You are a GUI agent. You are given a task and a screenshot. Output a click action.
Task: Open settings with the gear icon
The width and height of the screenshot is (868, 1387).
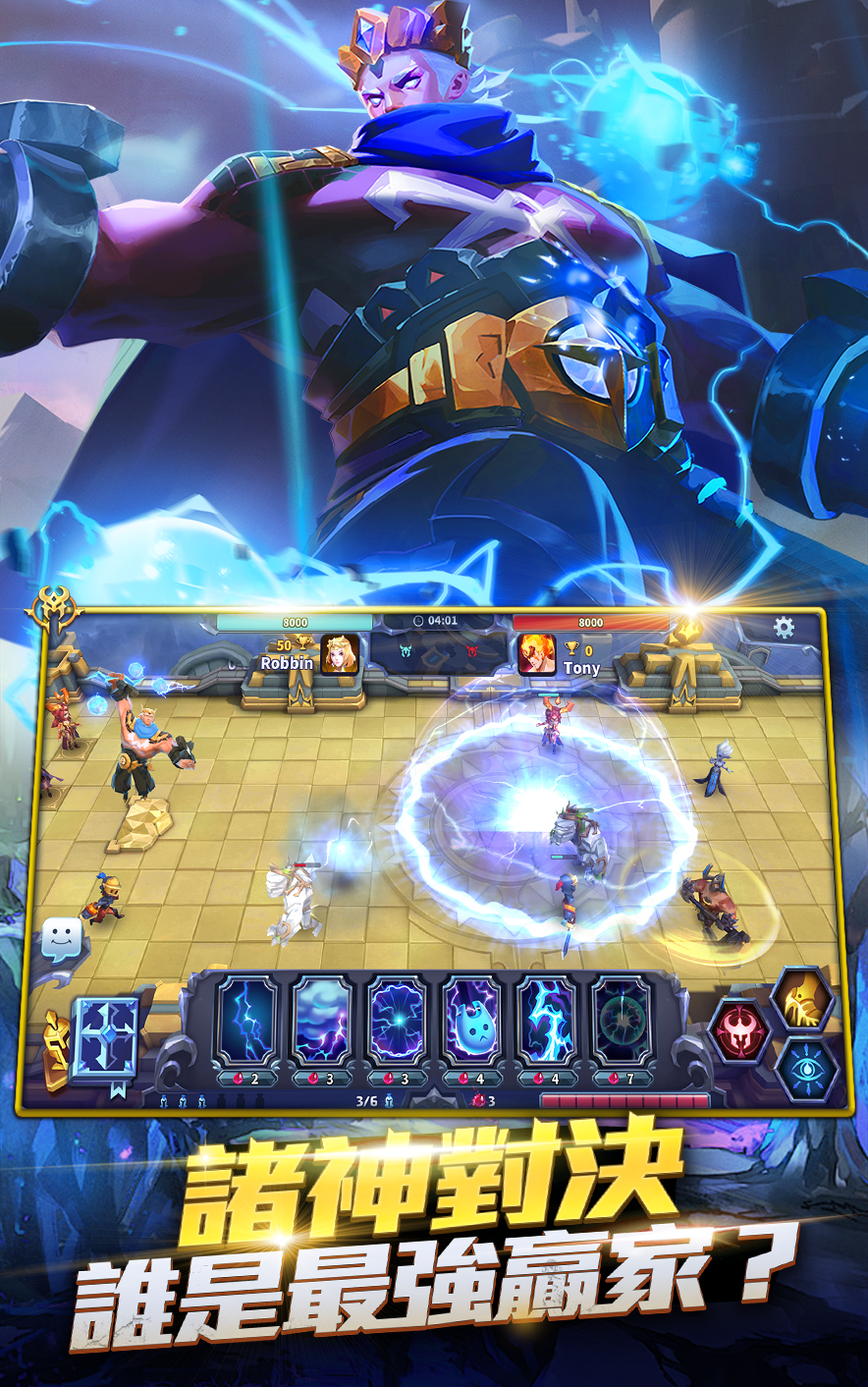pos(784,628)
